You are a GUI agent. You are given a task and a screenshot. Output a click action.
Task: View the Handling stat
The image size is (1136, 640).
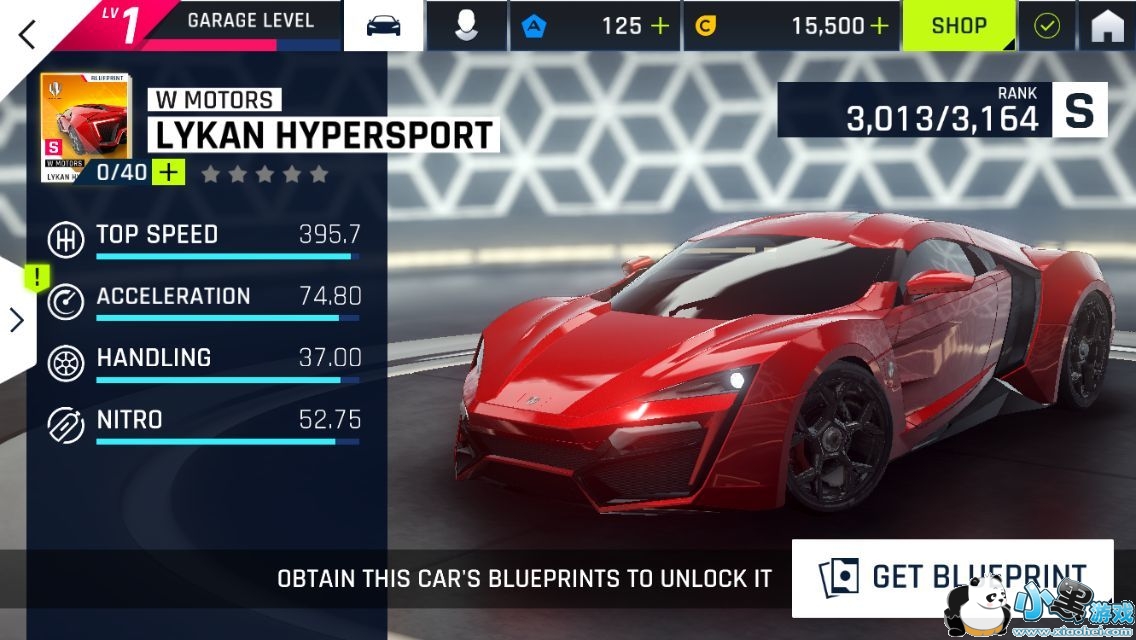204,362
